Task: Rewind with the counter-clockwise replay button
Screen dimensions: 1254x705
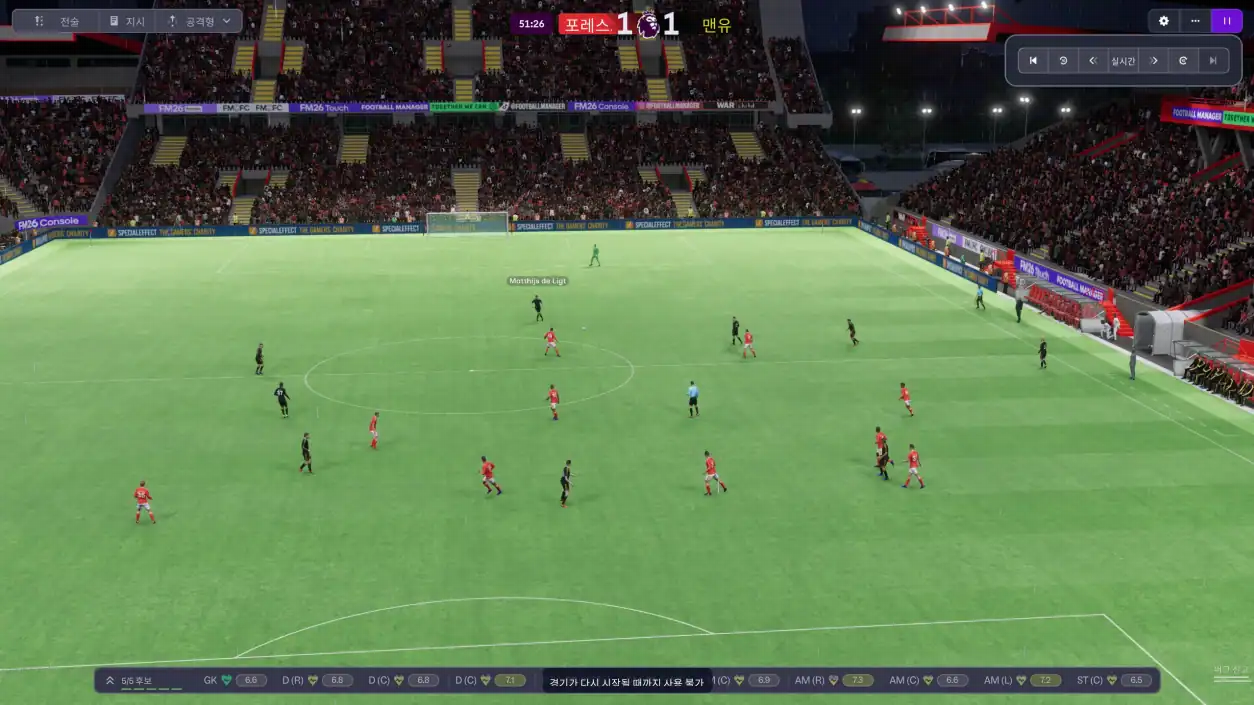Action: (1063, 61)
